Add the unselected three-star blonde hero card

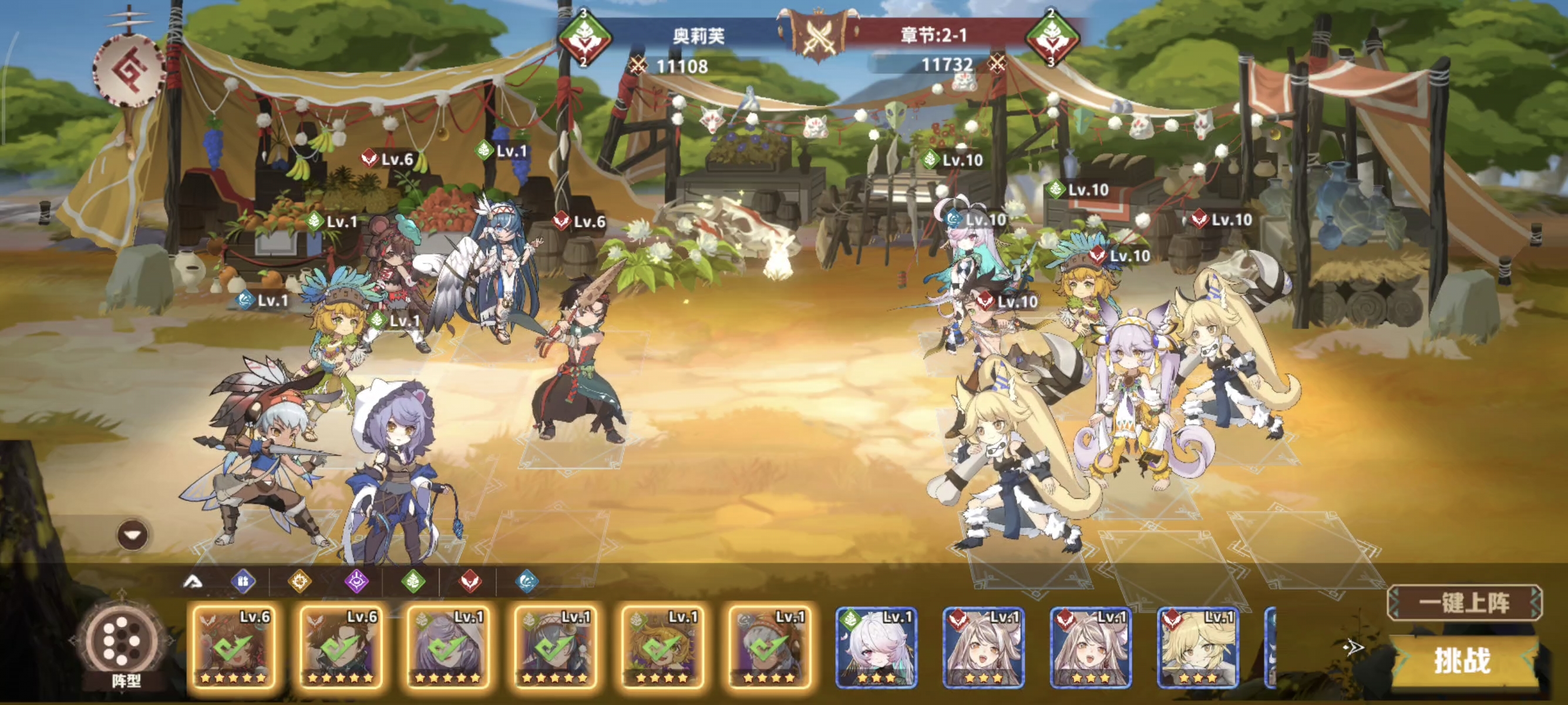click(1197, 647)
